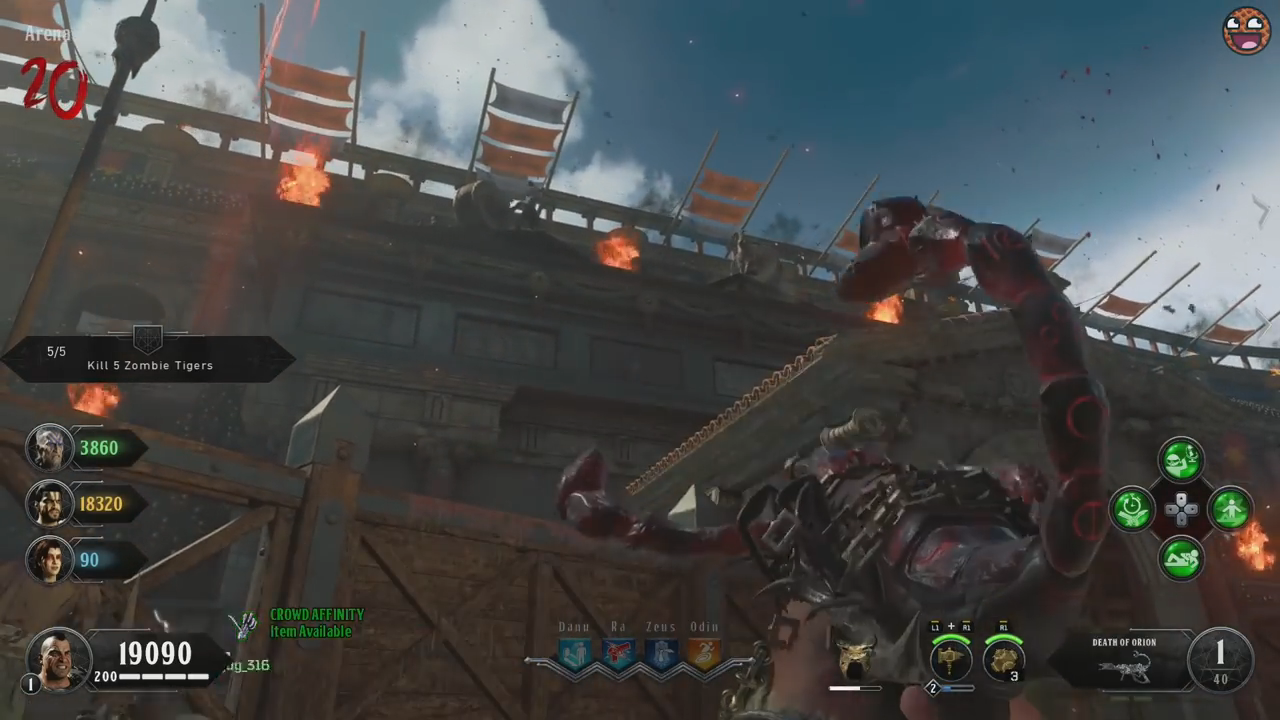Click the cookie face channel avatar
The width and height of the screenshot is (1280, 720).
[1246, 31]
